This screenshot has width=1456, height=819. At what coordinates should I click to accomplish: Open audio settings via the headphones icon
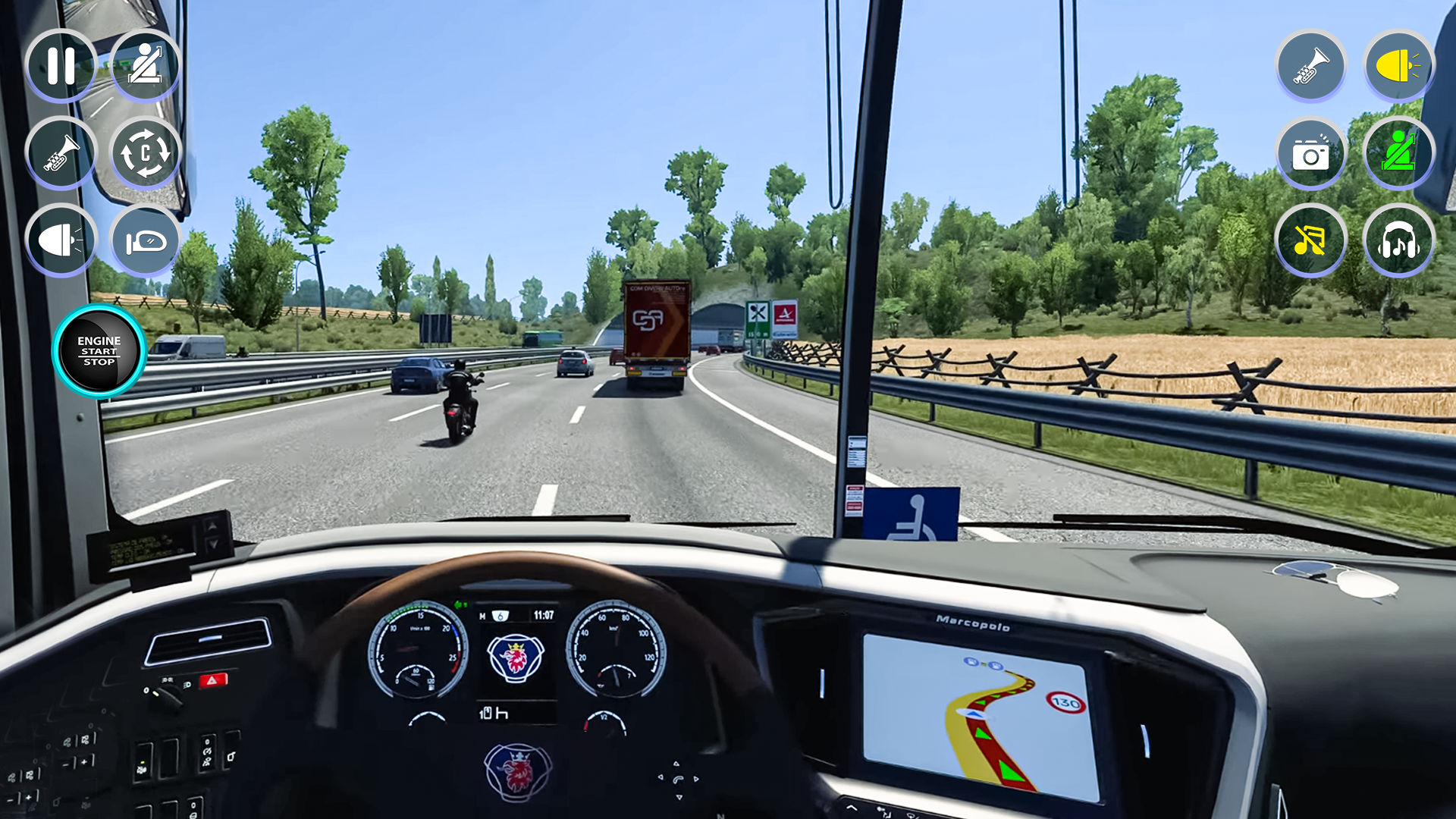pos(1398,240)
